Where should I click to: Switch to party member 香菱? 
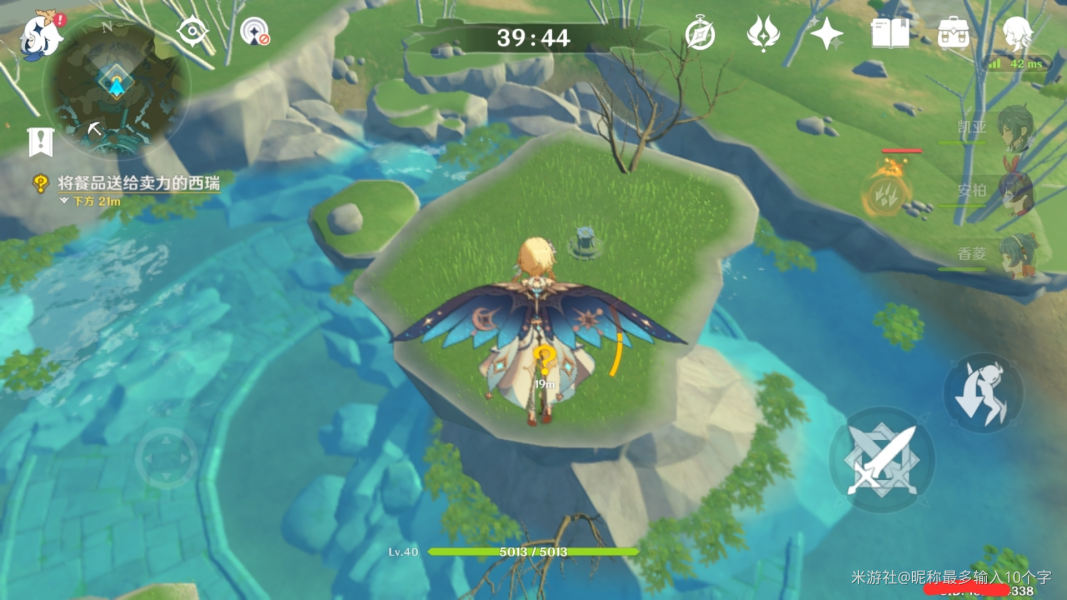tap(1014, 254)
